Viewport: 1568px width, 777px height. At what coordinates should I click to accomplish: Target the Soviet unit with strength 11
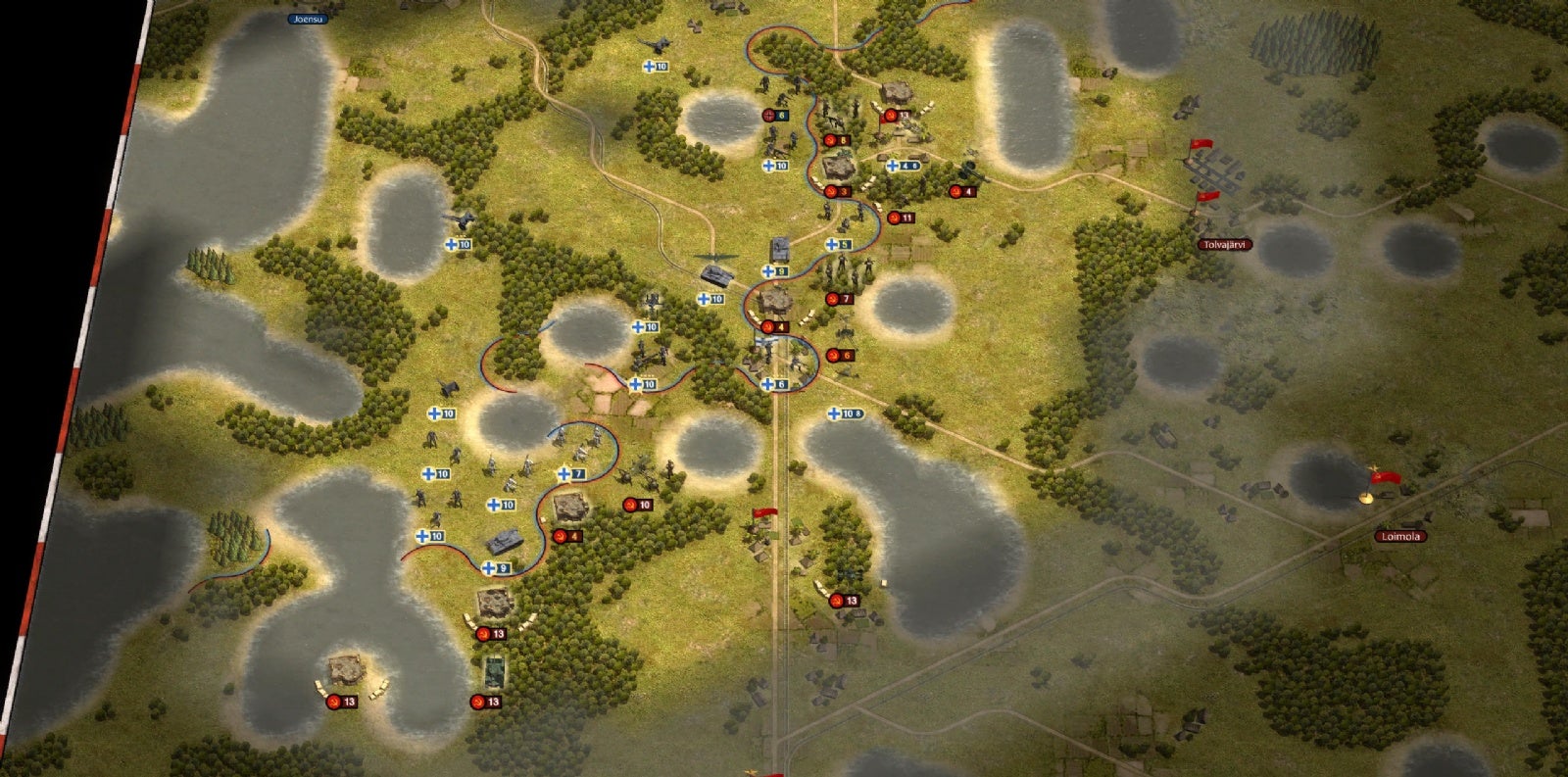tap(900, 218)
